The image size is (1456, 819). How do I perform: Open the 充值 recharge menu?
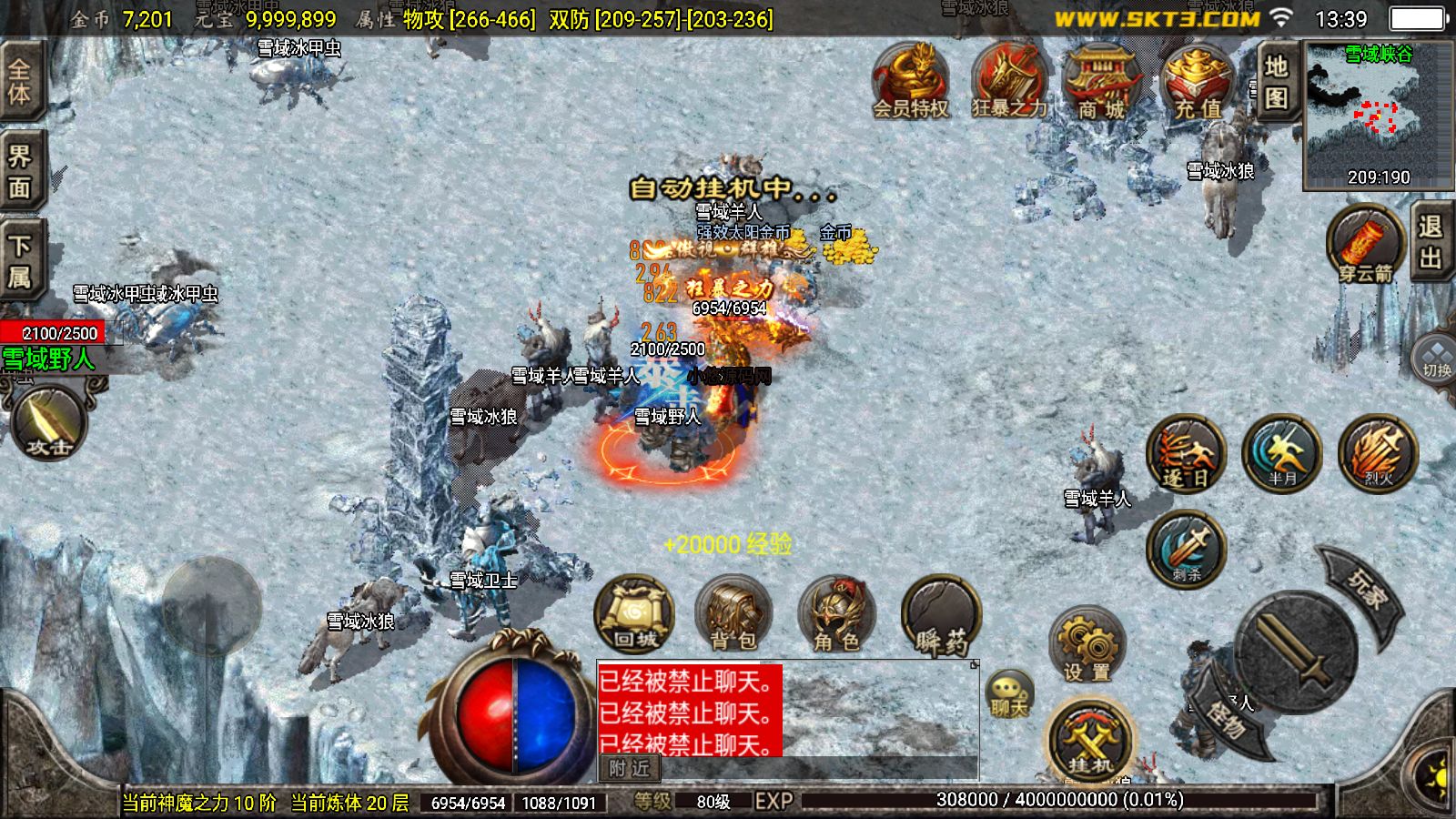tap(1197, 82)
